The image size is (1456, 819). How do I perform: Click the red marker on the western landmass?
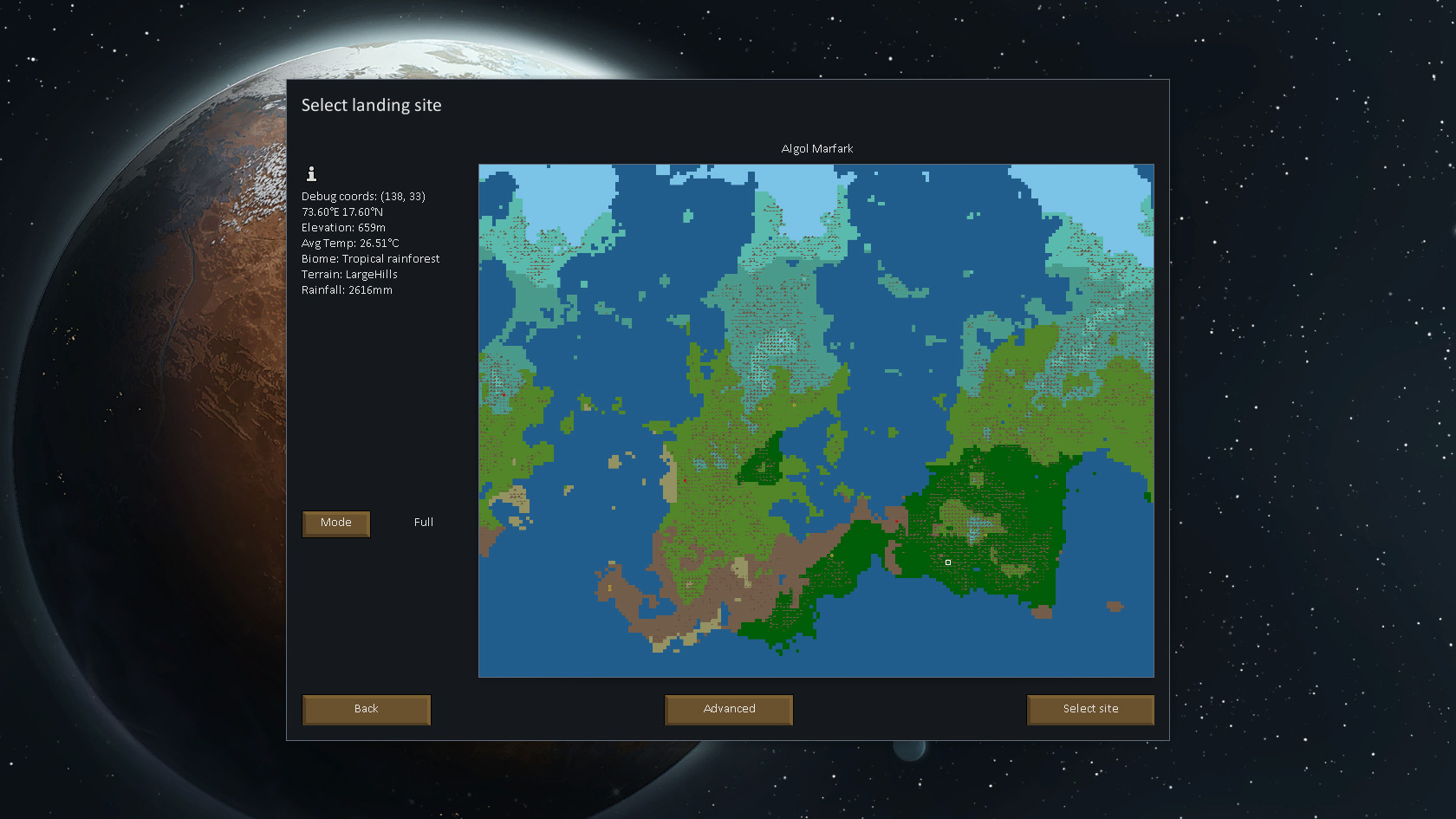504,394
